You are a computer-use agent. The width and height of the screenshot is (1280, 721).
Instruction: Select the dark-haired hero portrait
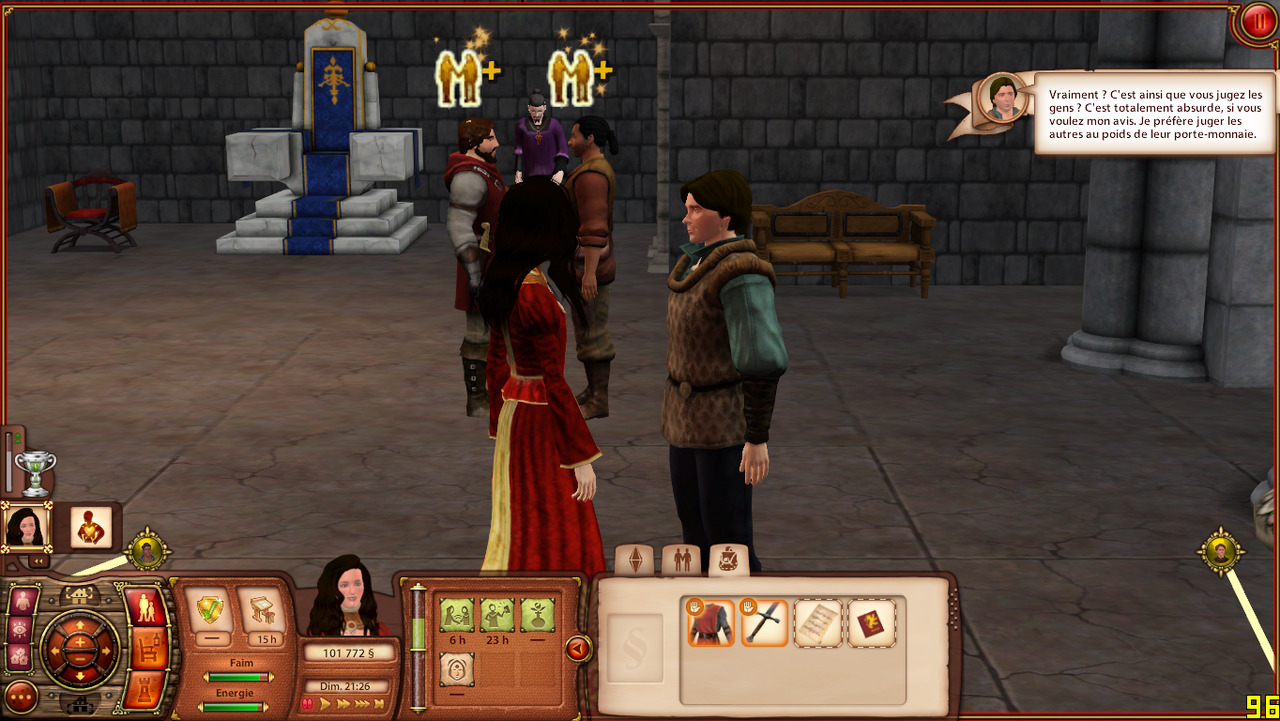click(26, 526)
